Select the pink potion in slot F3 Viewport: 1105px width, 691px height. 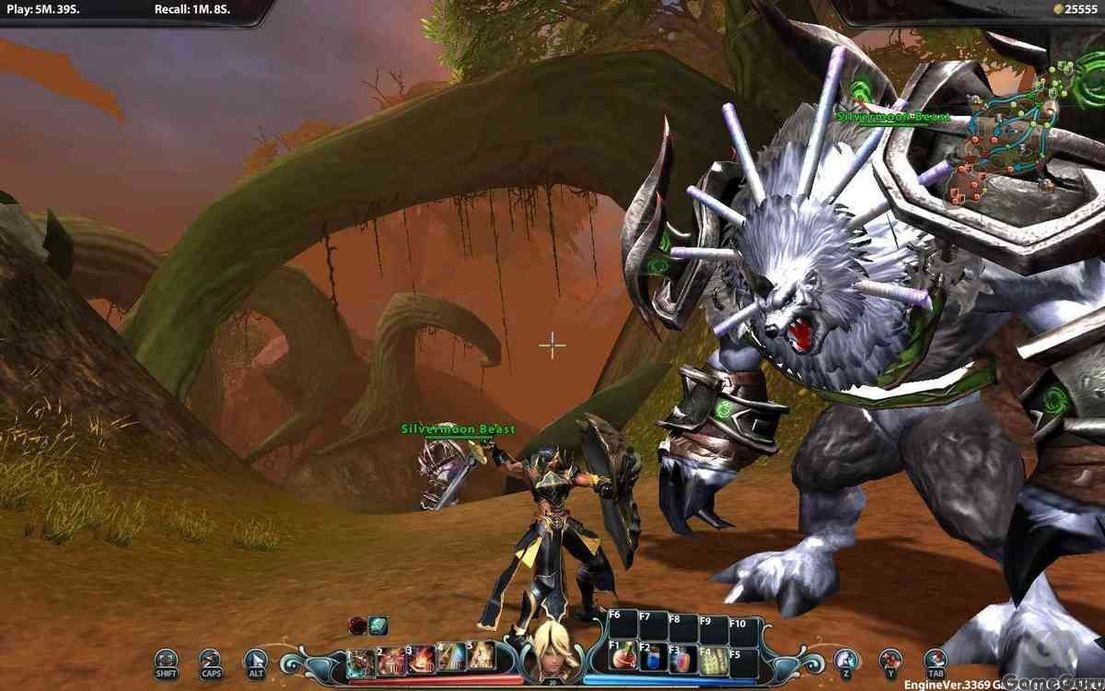[683, 659]
